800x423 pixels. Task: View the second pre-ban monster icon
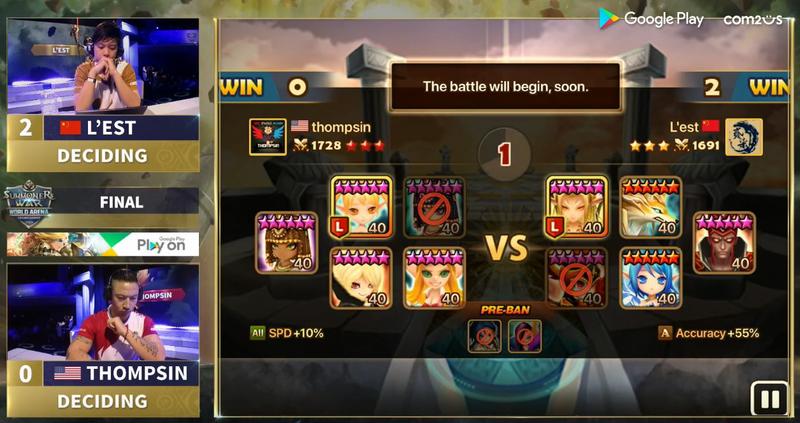pos(524,335)
